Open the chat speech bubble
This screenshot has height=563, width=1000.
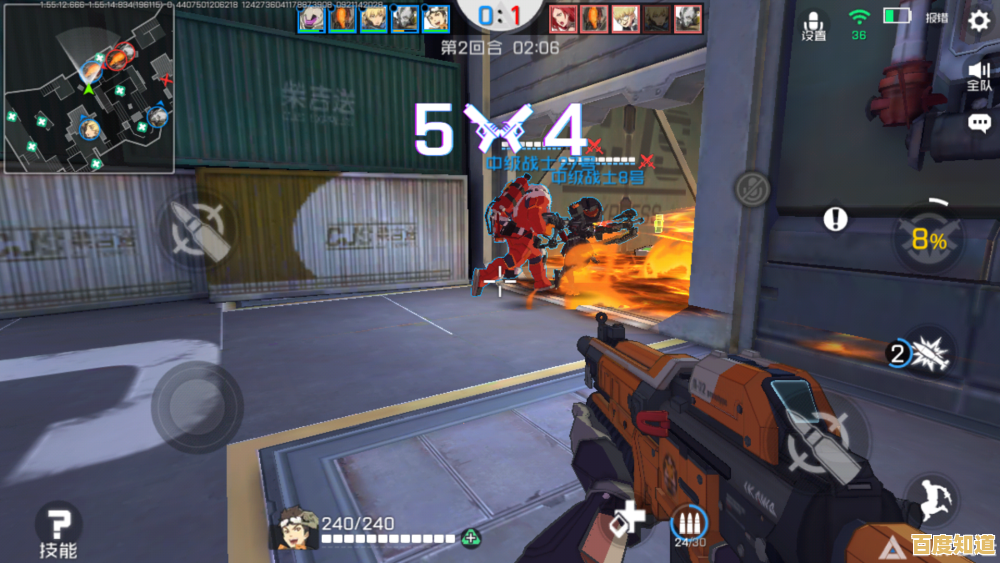[979, 123]
